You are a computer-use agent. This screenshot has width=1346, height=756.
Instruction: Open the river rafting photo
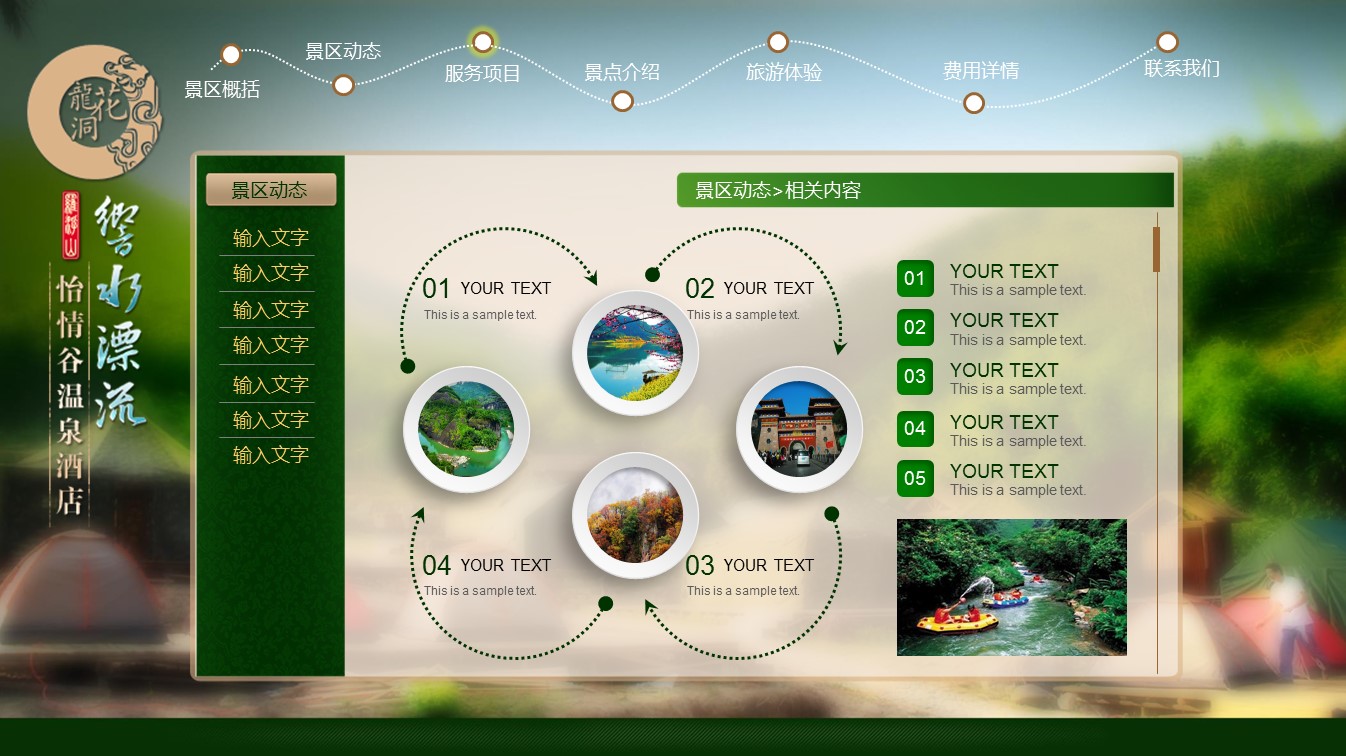coord(1011,587)
